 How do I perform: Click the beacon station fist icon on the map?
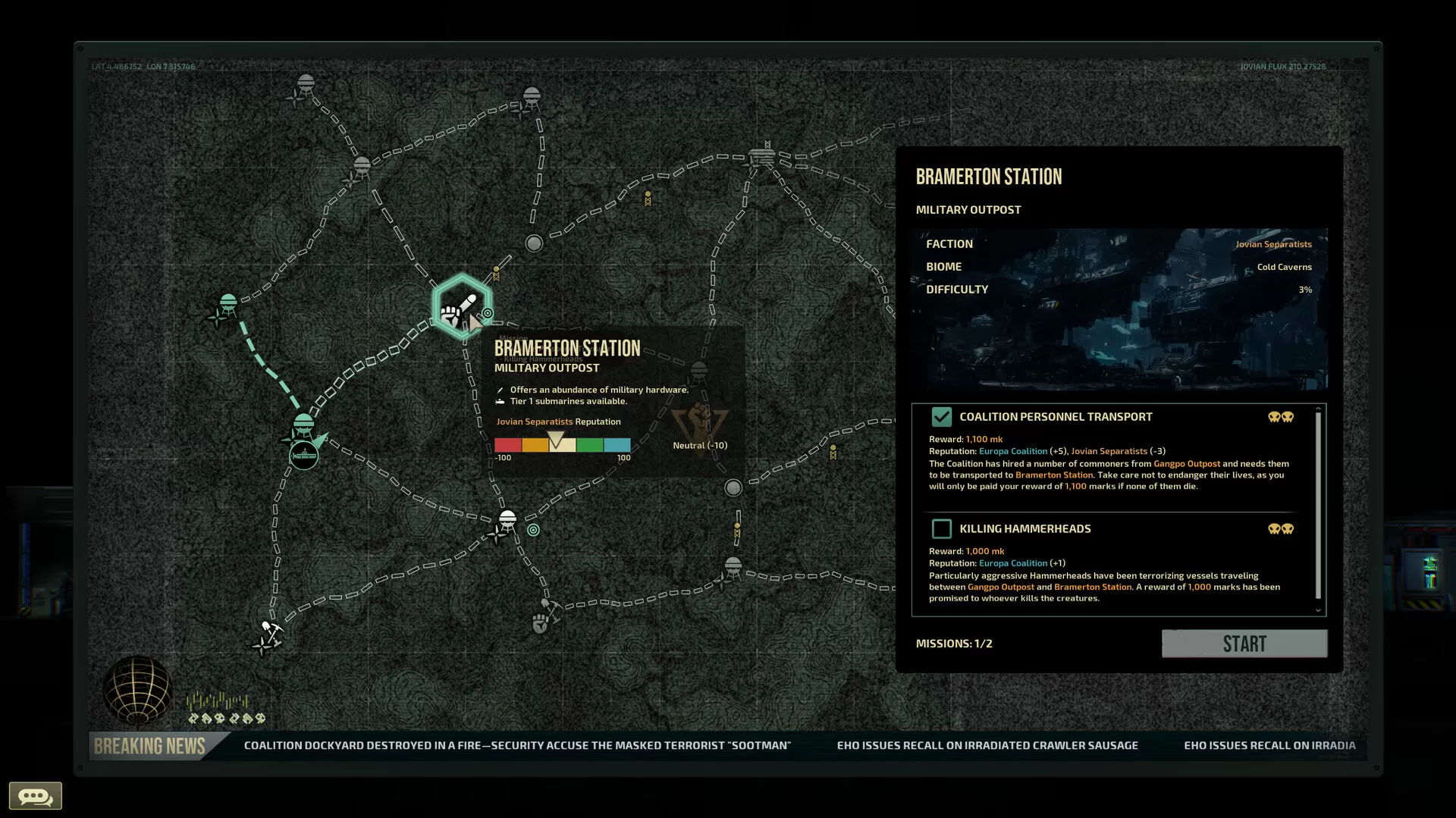point(539,622)
